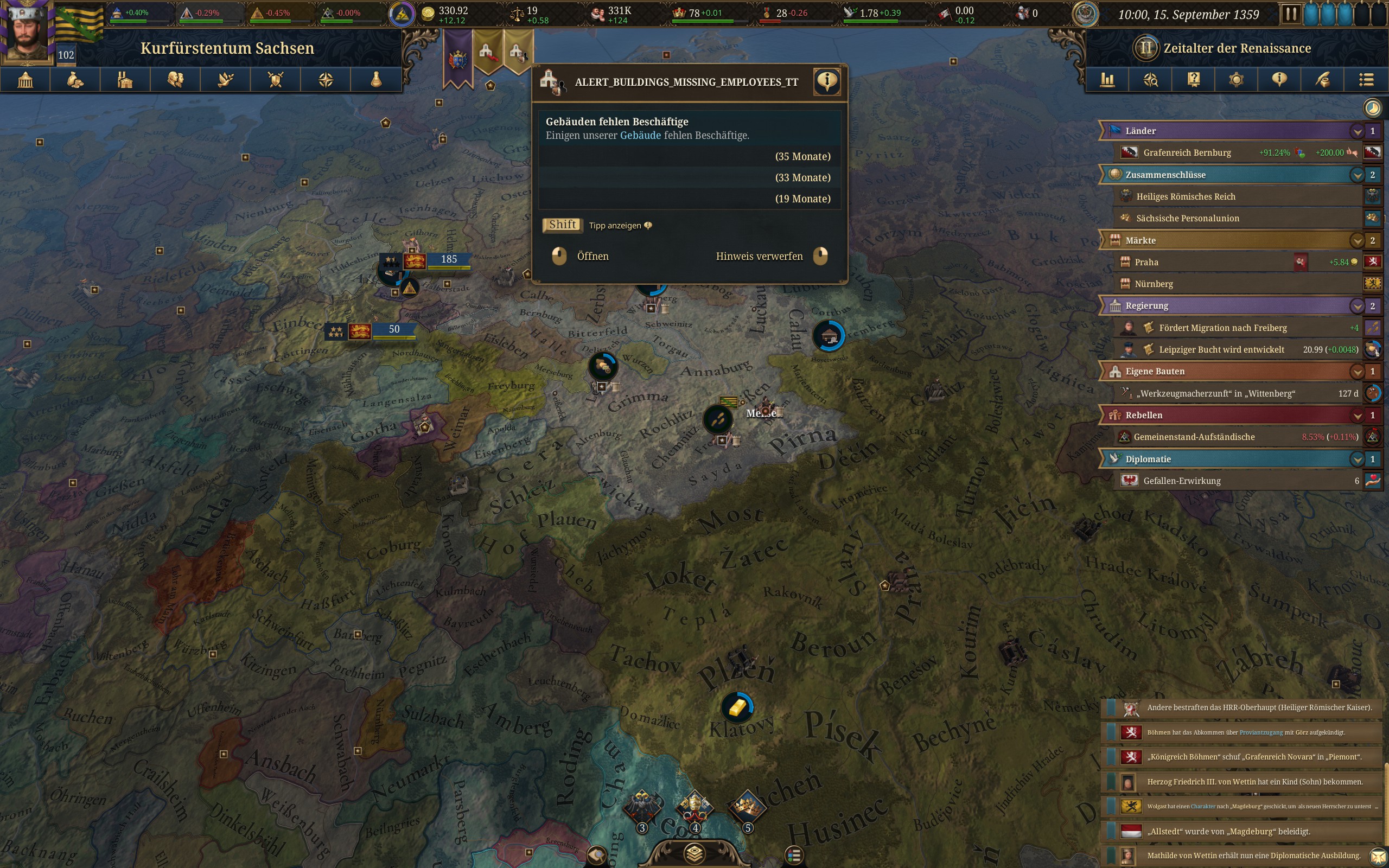
Task: Open the diplomacy dove icon
Action: pyautogui.click(x=225, y=79)
